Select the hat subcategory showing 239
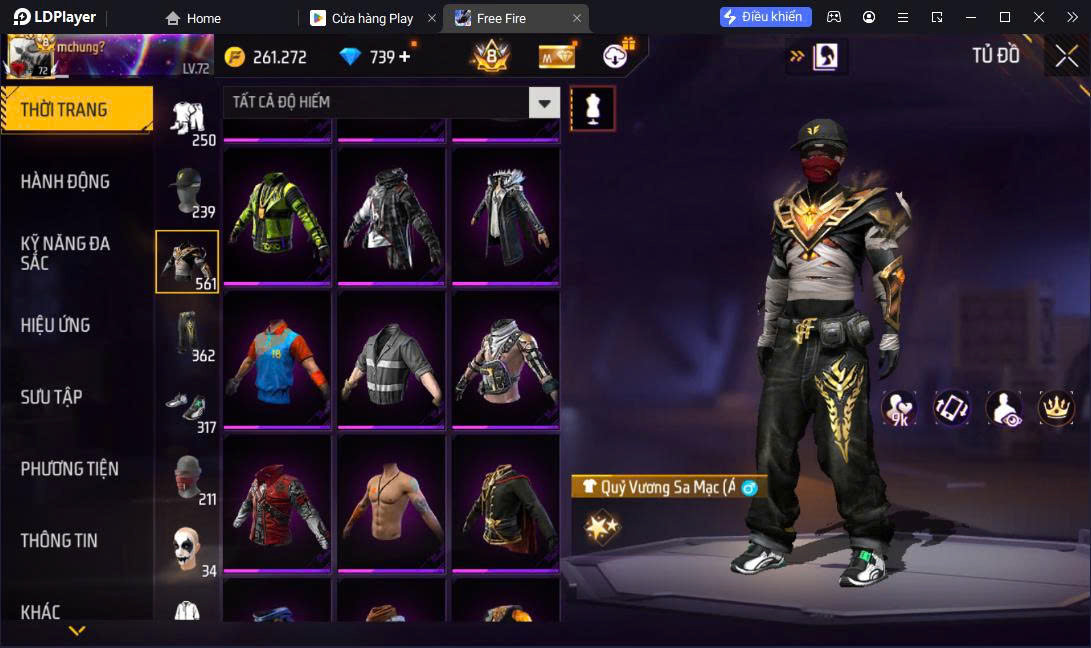This screenshot has height=648, width=1091. pos(187,191)
